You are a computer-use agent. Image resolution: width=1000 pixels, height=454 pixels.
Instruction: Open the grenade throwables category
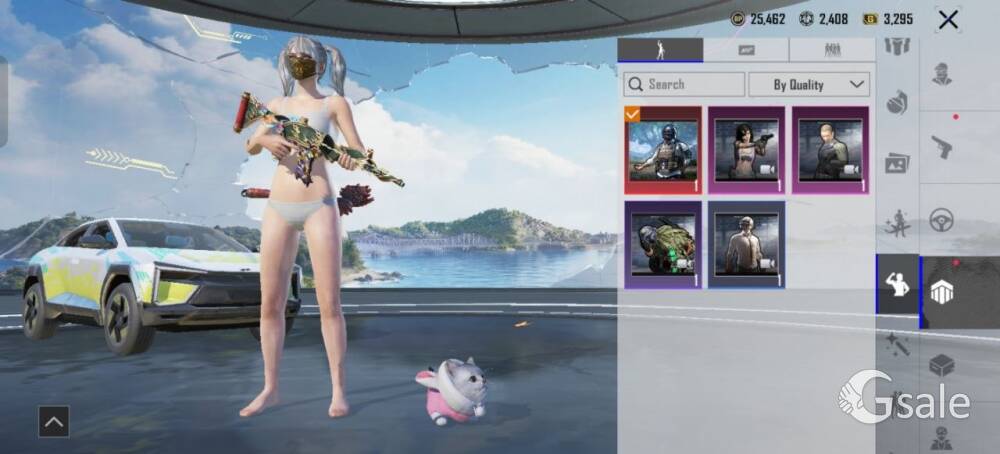click(x=897, y=103)
